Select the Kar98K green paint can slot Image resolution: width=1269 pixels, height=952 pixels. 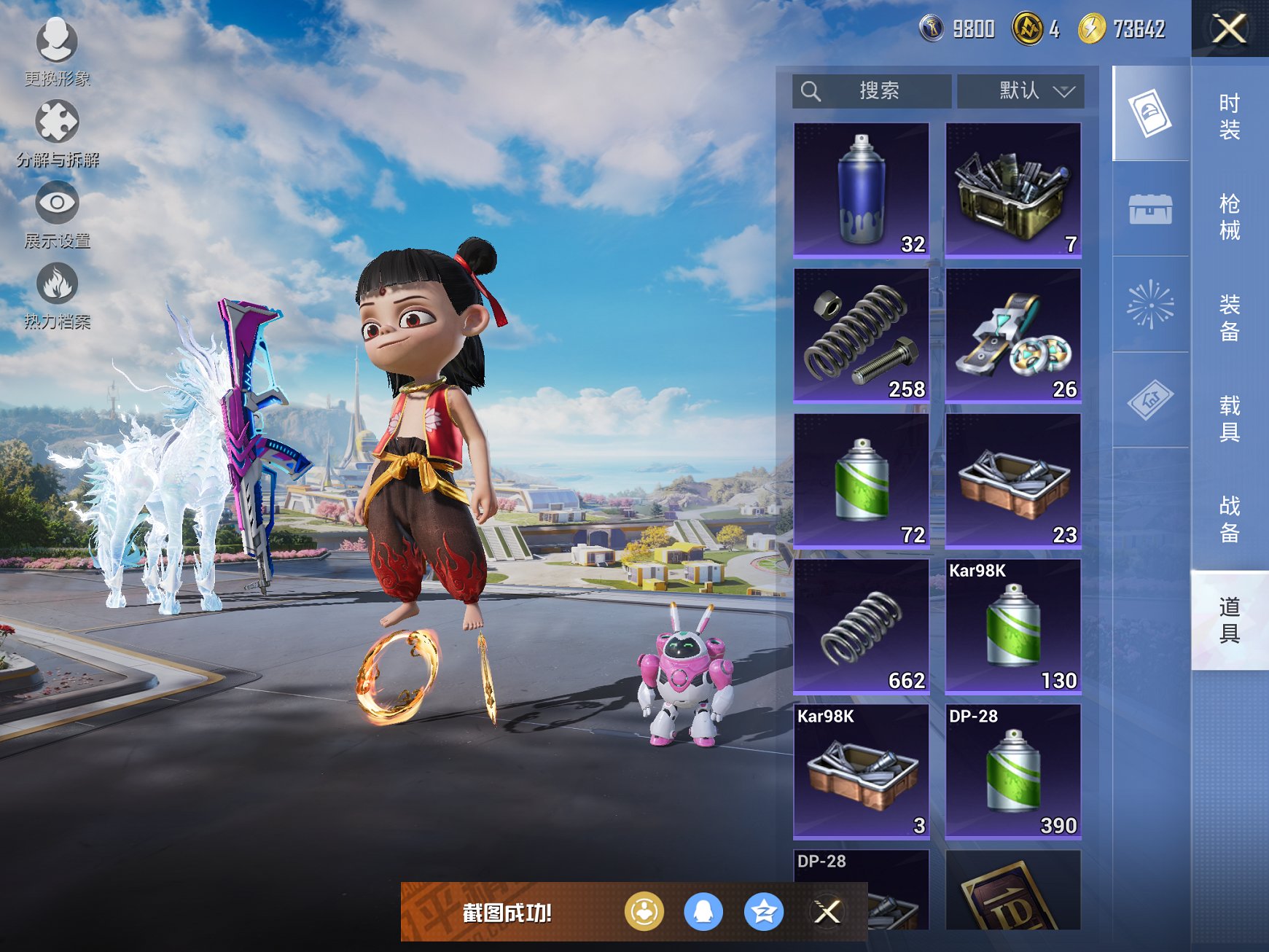[x=1013, y=626]
